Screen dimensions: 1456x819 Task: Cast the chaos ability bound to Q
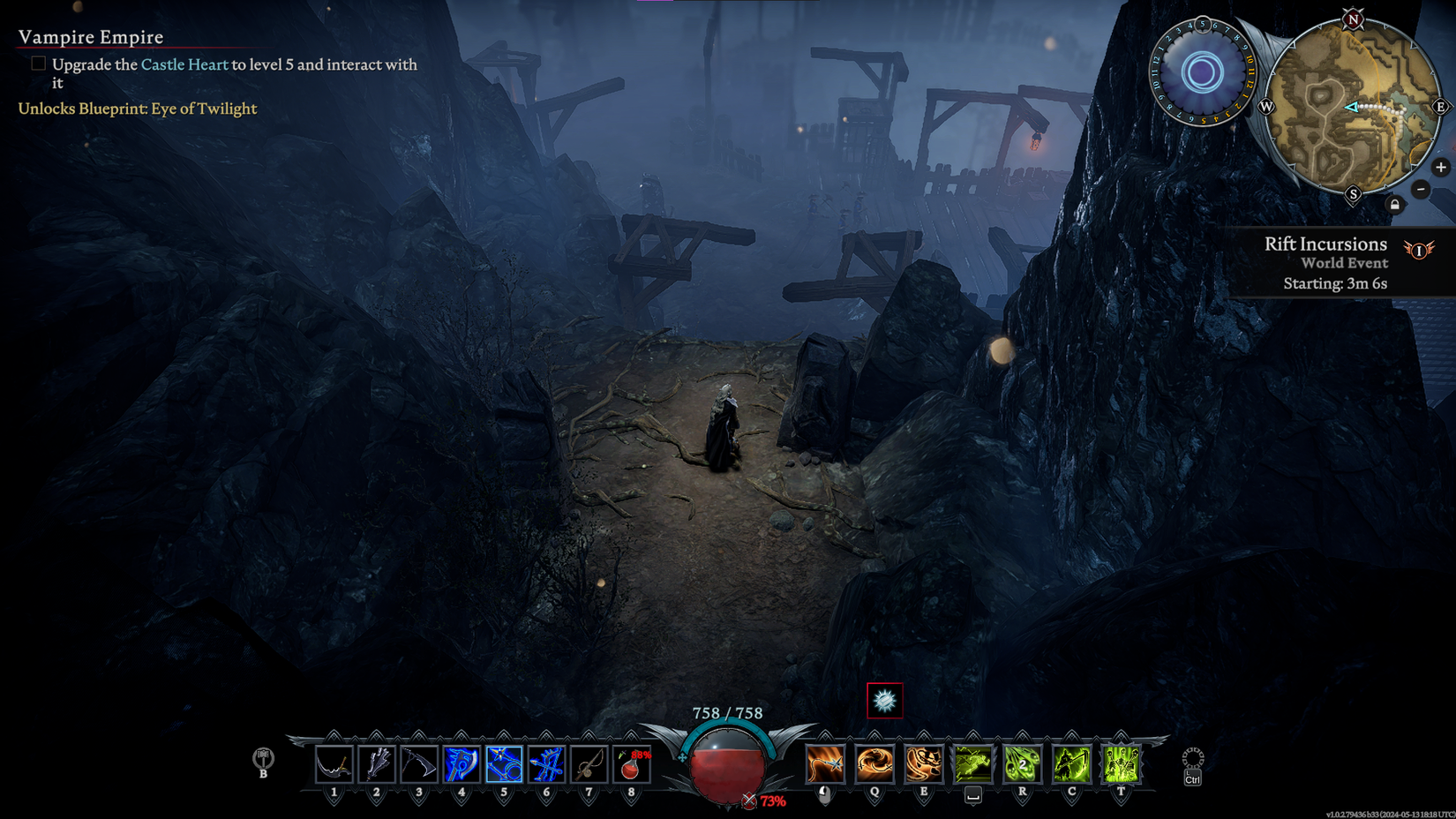(x=873, y=764)
